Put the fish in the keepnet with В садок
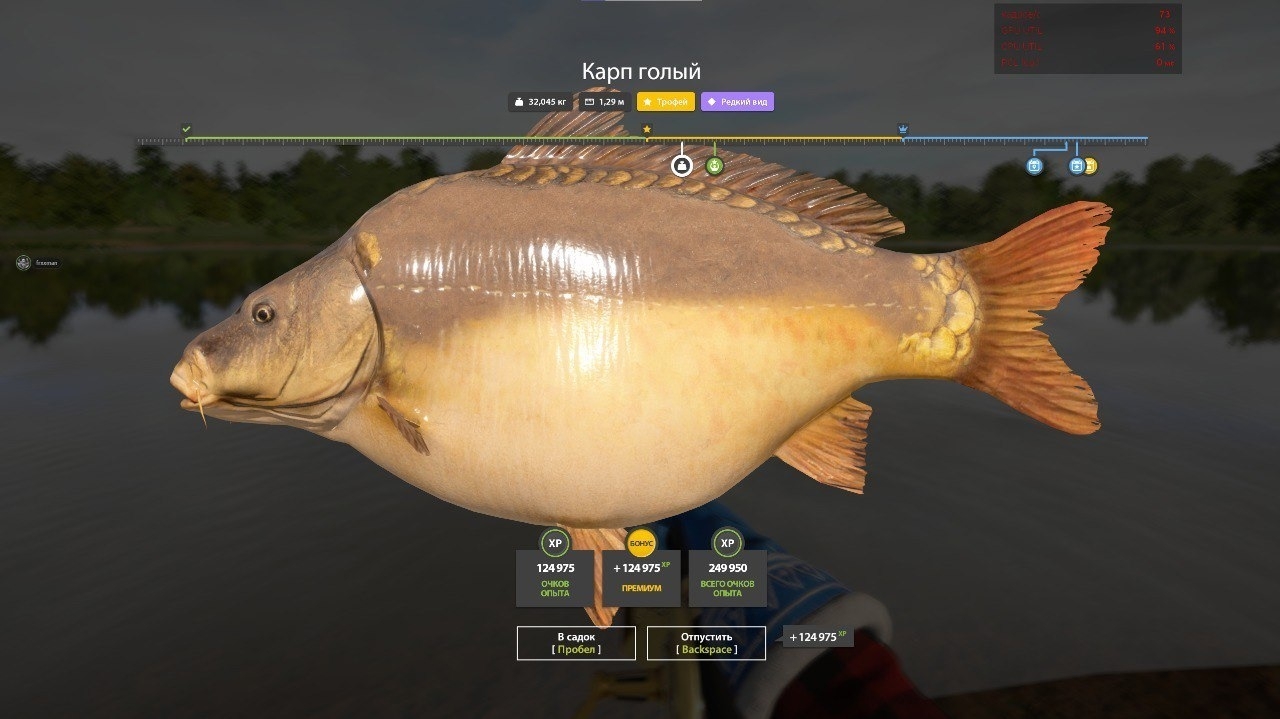Screen dimensions: 1280x719 tap(576, 643)
